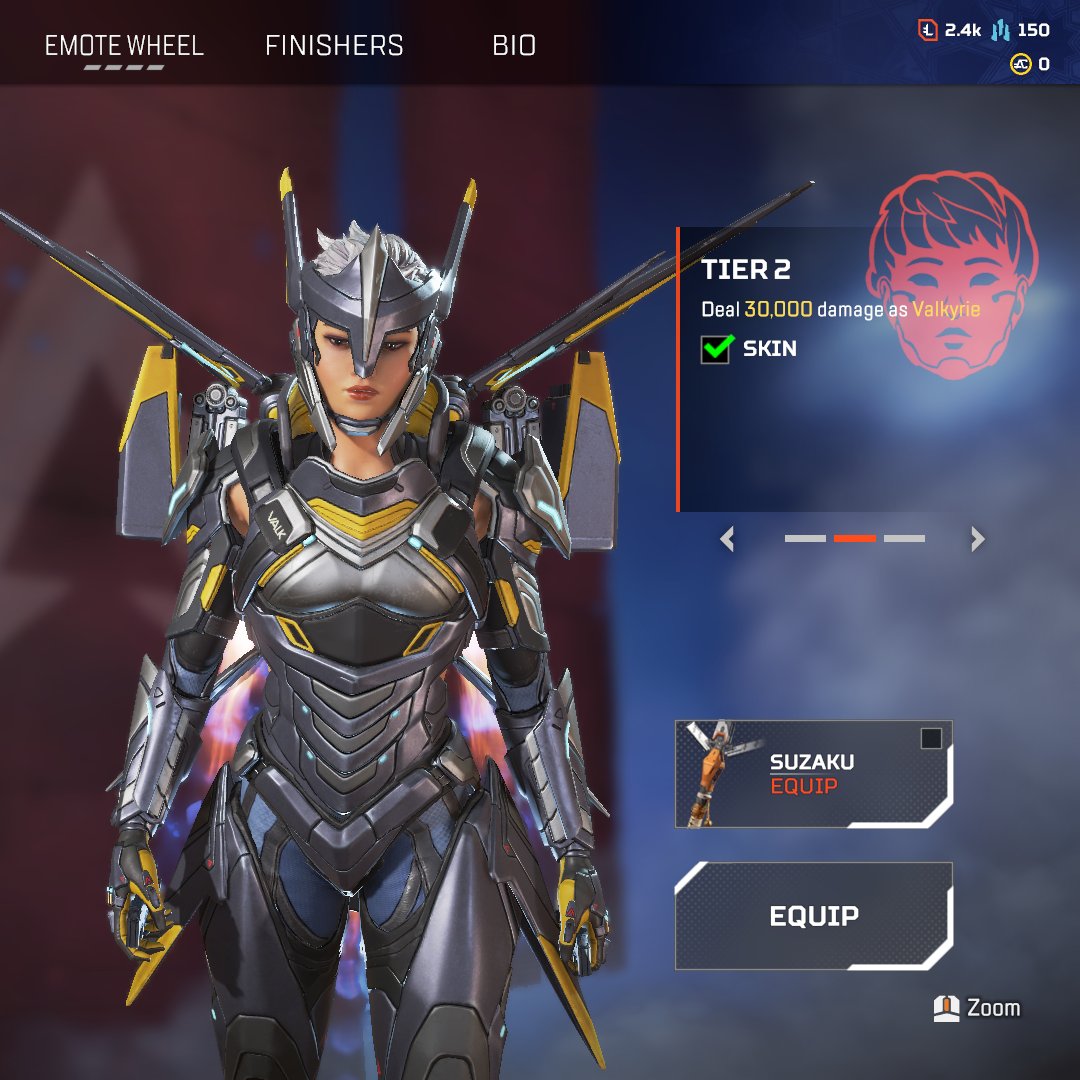Go to the previous tier with left arrow

pos(728,540)
